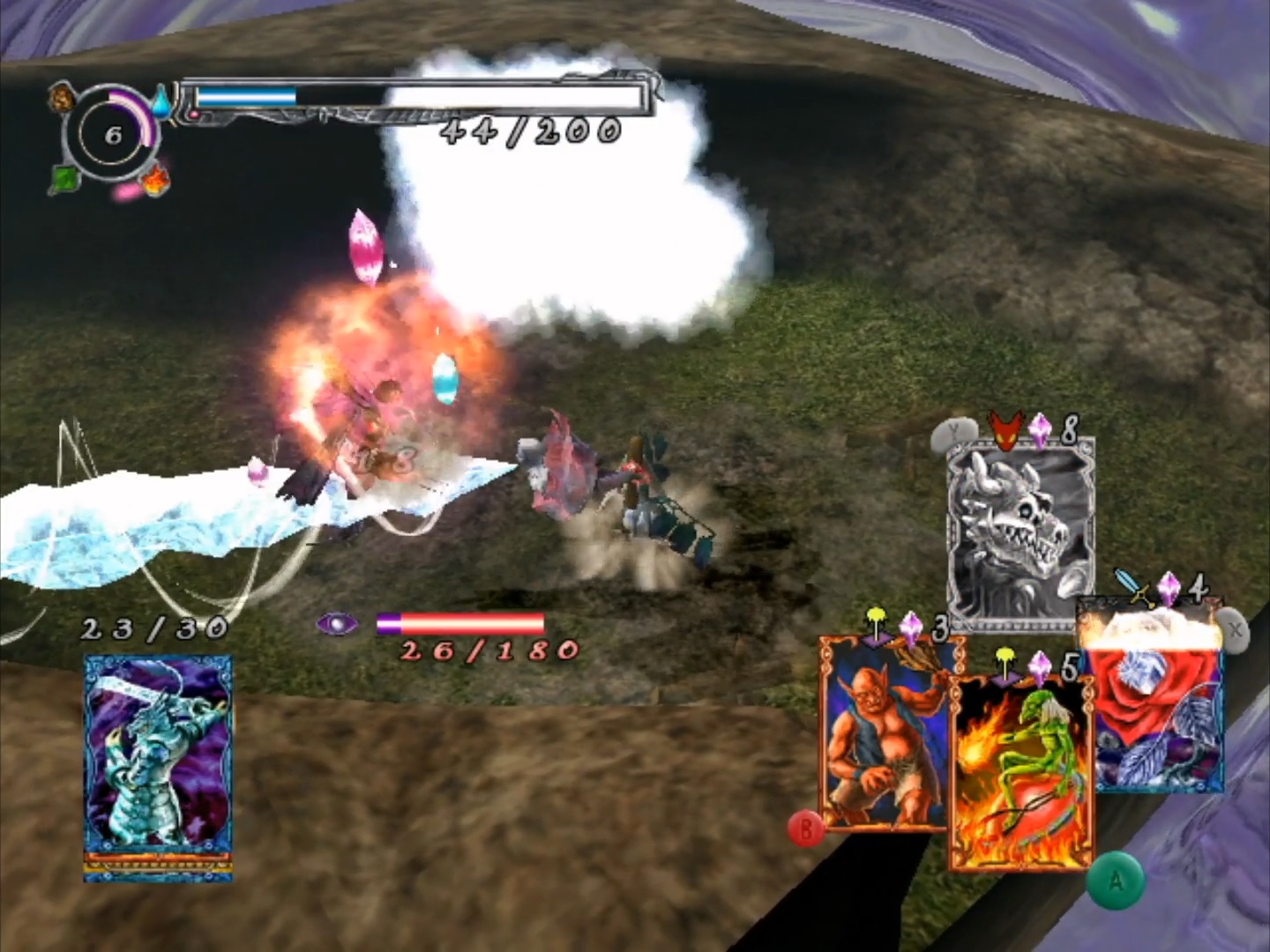Choose the green lizard fire card
This screenshot has width=1270, height=952.
click(1020, 771)
